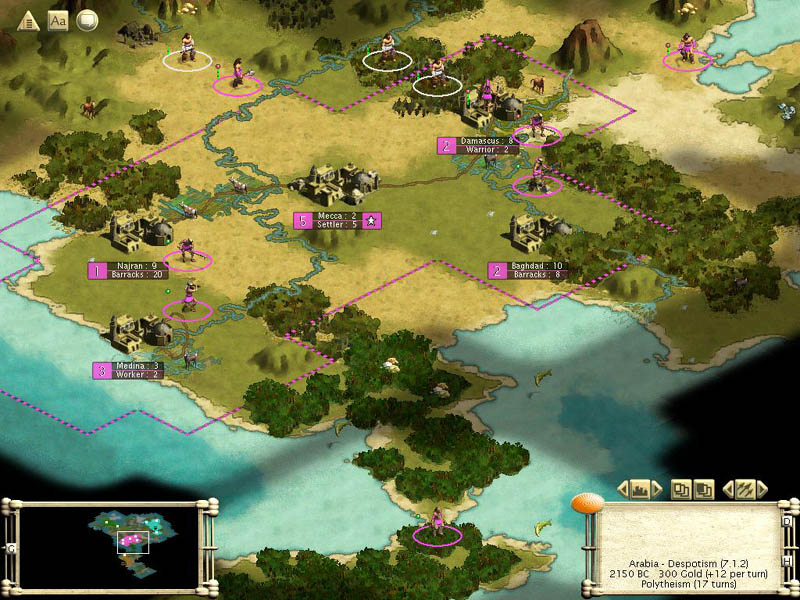Go to previous city with left arrow
Viewport: 800px width, 600px height.
[x=622, y=489]
